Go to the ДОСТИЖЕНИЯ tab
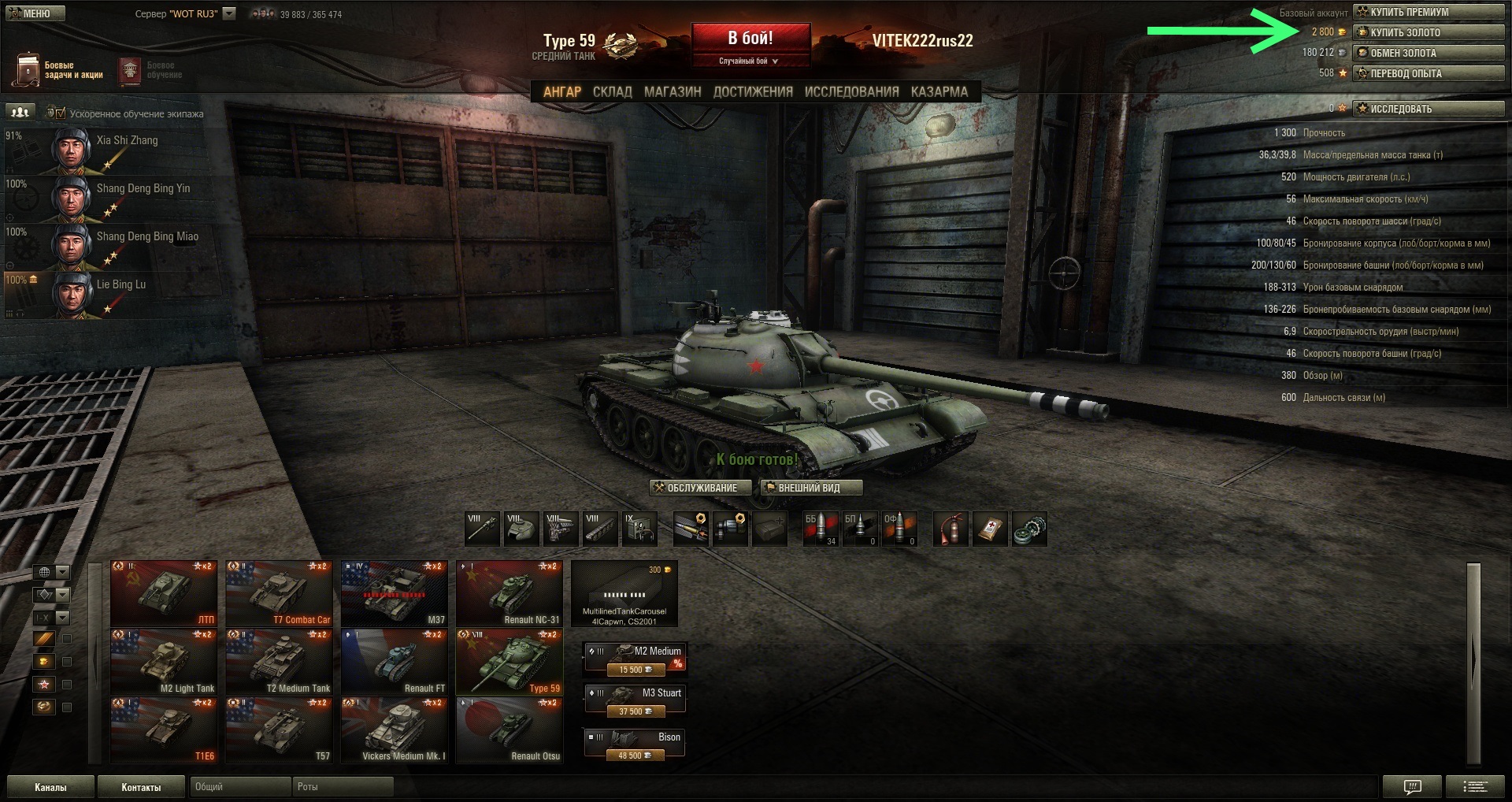The width and height of the screenshot is (1512, 802). 753,91
